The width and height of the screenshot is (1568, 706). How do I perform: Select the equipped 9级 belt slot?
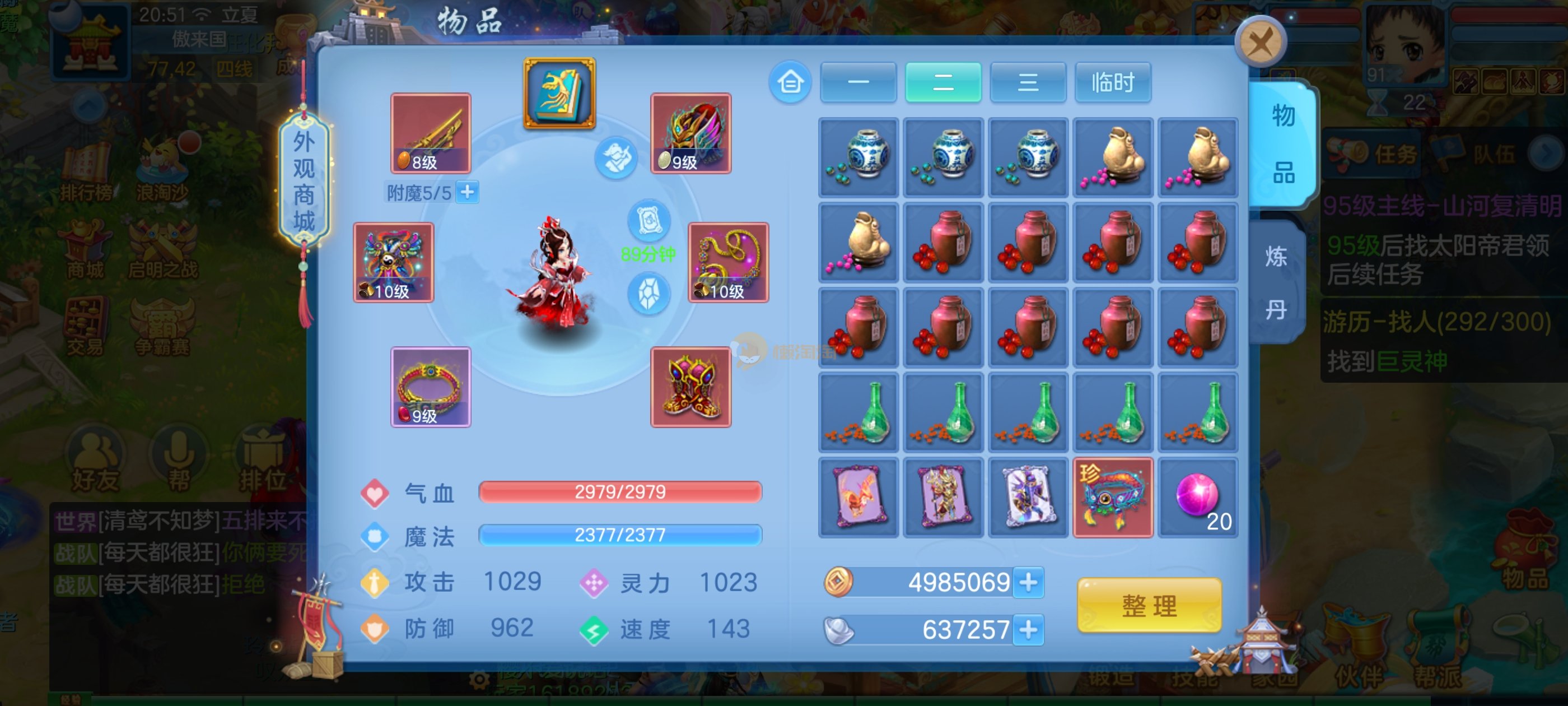pos(430,387)
